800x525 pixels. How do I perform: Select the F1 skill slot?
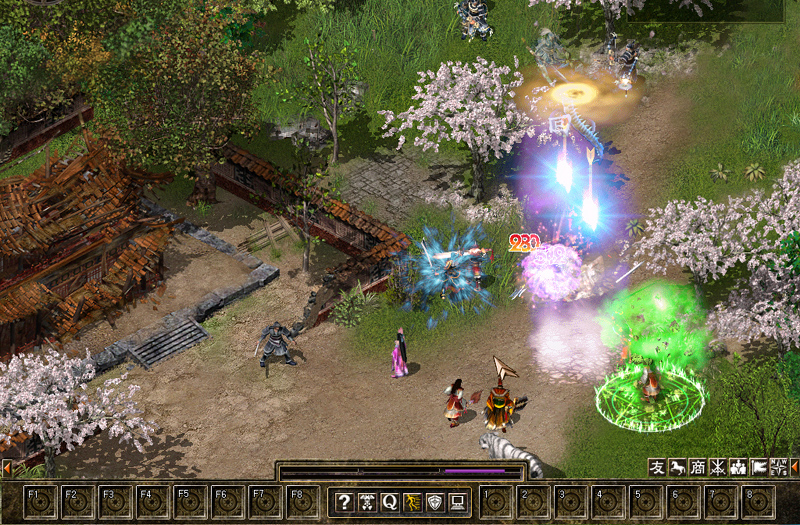tap(40, 501)
